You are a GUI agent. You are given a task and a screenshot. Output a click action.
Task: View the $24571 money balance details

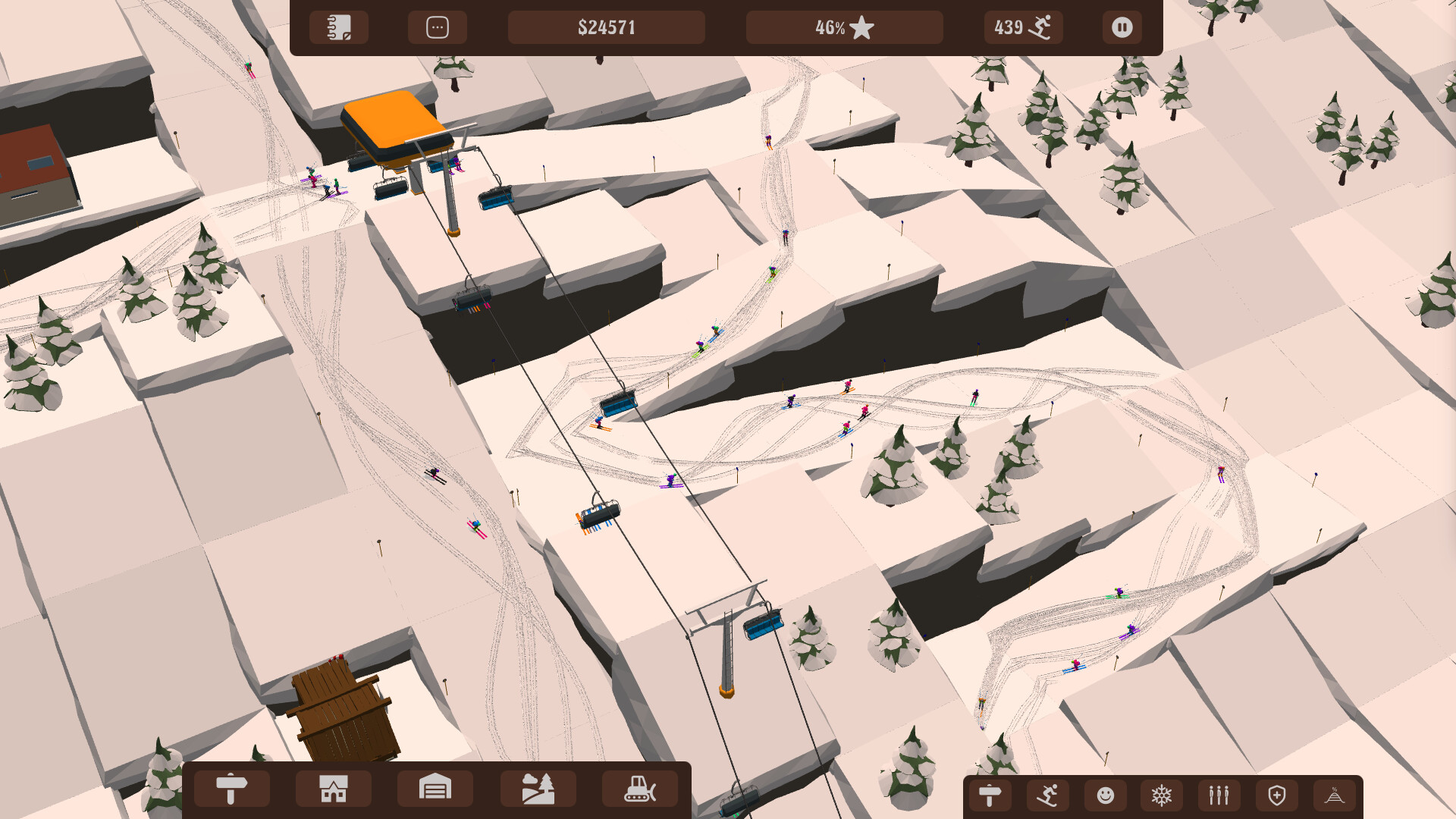click(x=607, y=27)
